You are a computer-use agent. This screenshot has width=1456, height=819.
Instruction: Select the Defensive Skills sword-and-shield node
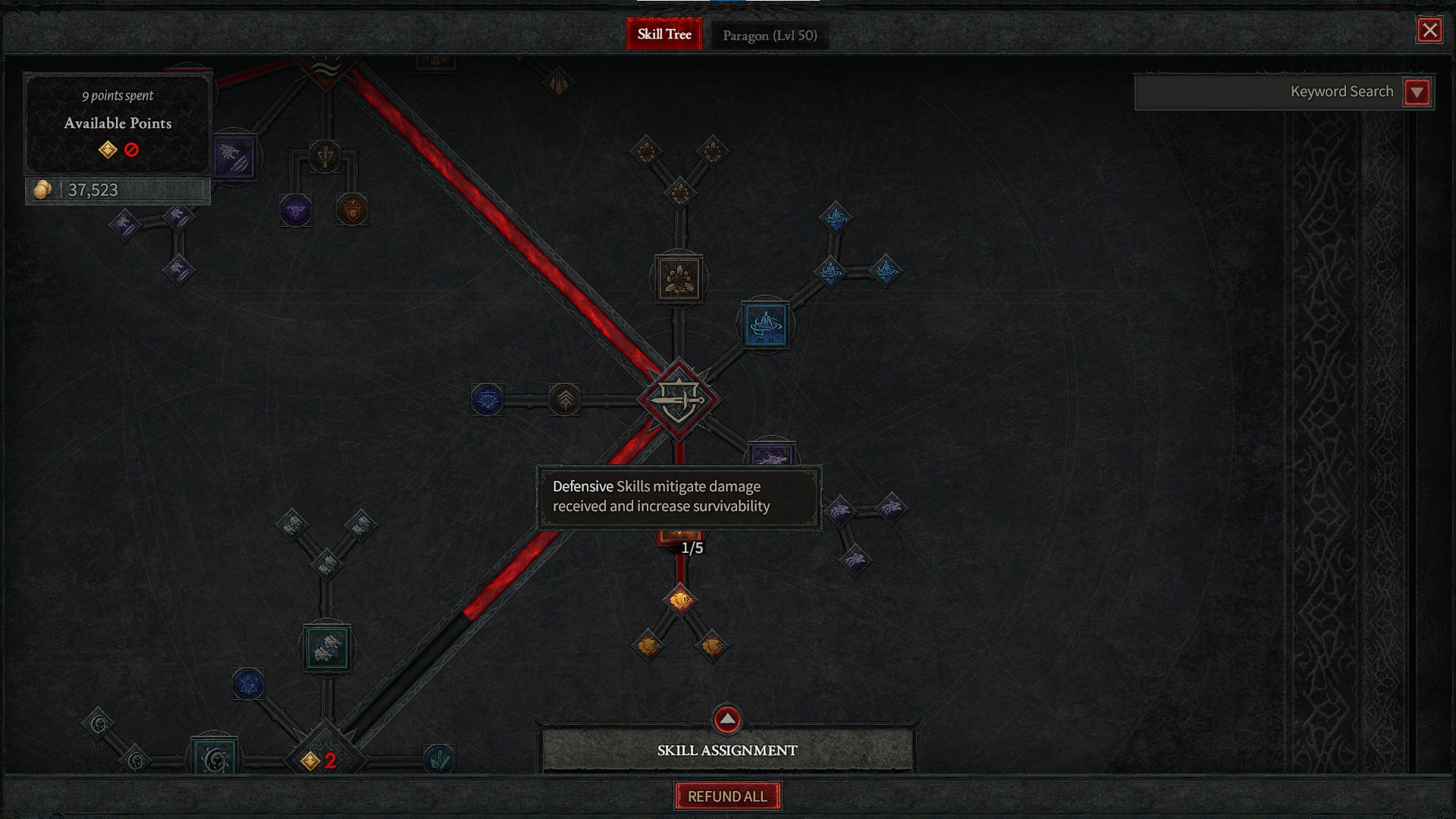point(679,400)
